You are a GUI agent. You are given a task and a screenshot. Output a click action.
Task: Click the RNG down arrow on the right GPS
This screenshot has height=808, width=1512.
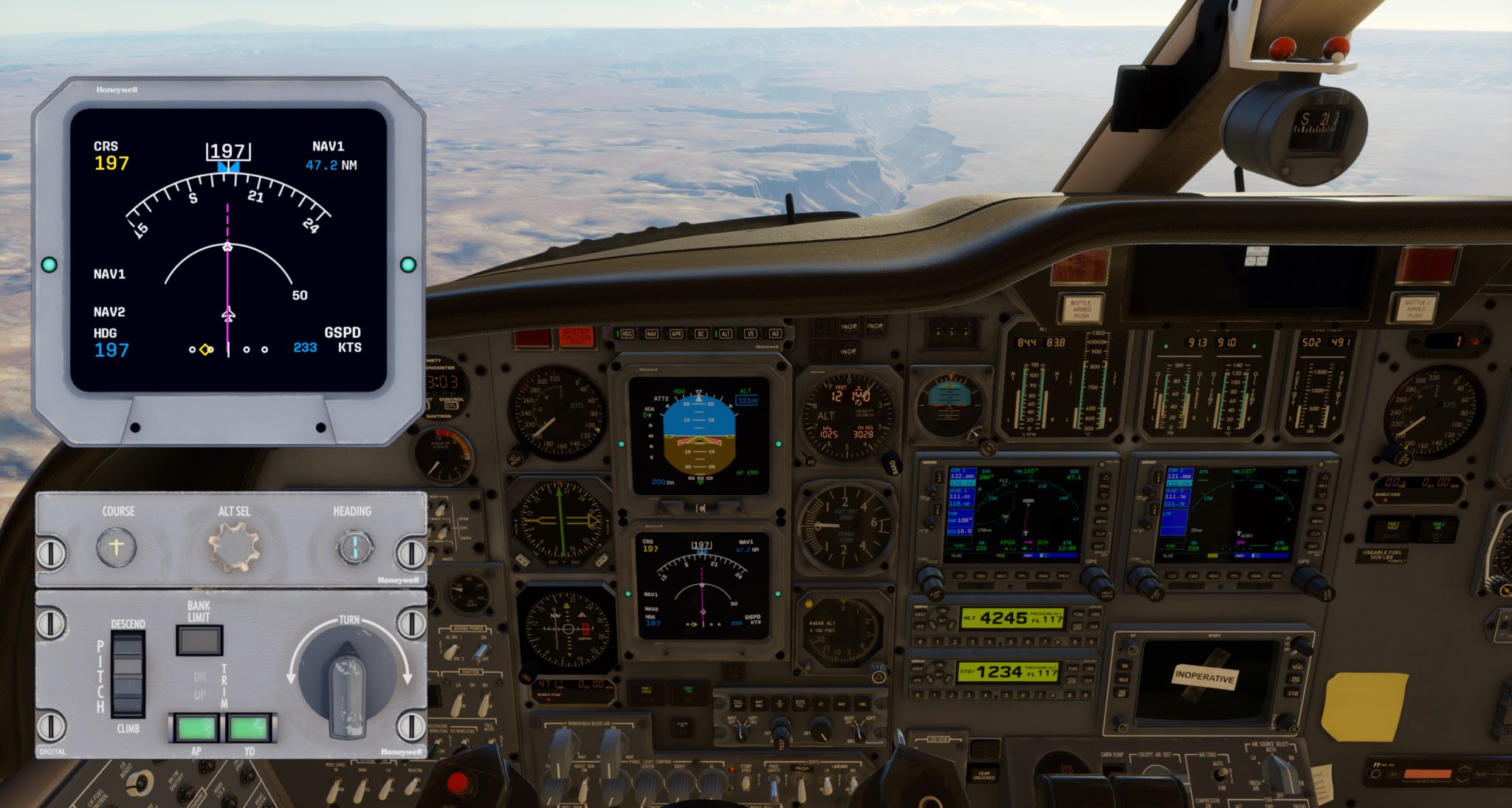tap(1322, 494)
